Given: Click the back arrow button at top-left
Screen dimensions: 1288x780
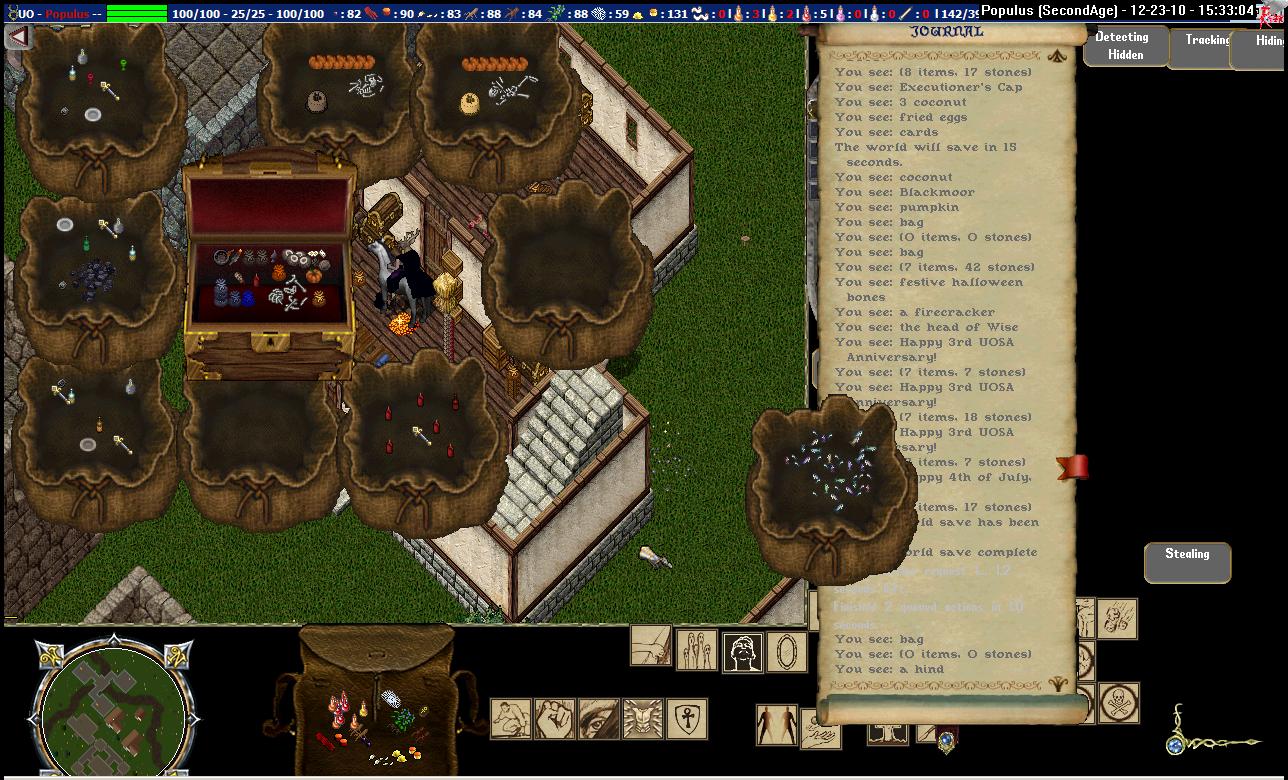Looking at the screenshot, I should pyautogui.click(x=17, y=37).
